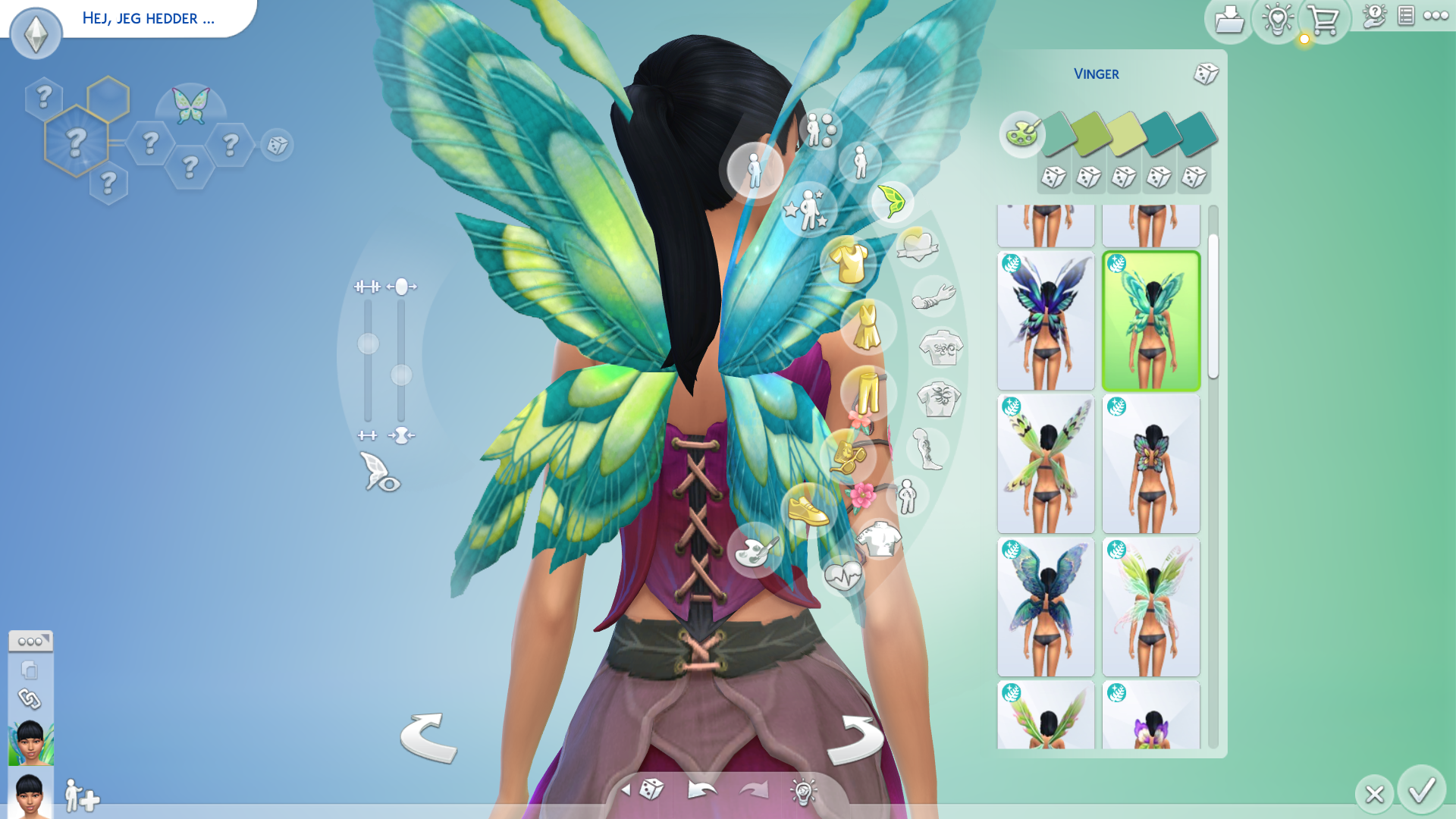The image size is (1456, 819).
Task: Open the color palette for wings
Action: click(x=1021, y=134)
